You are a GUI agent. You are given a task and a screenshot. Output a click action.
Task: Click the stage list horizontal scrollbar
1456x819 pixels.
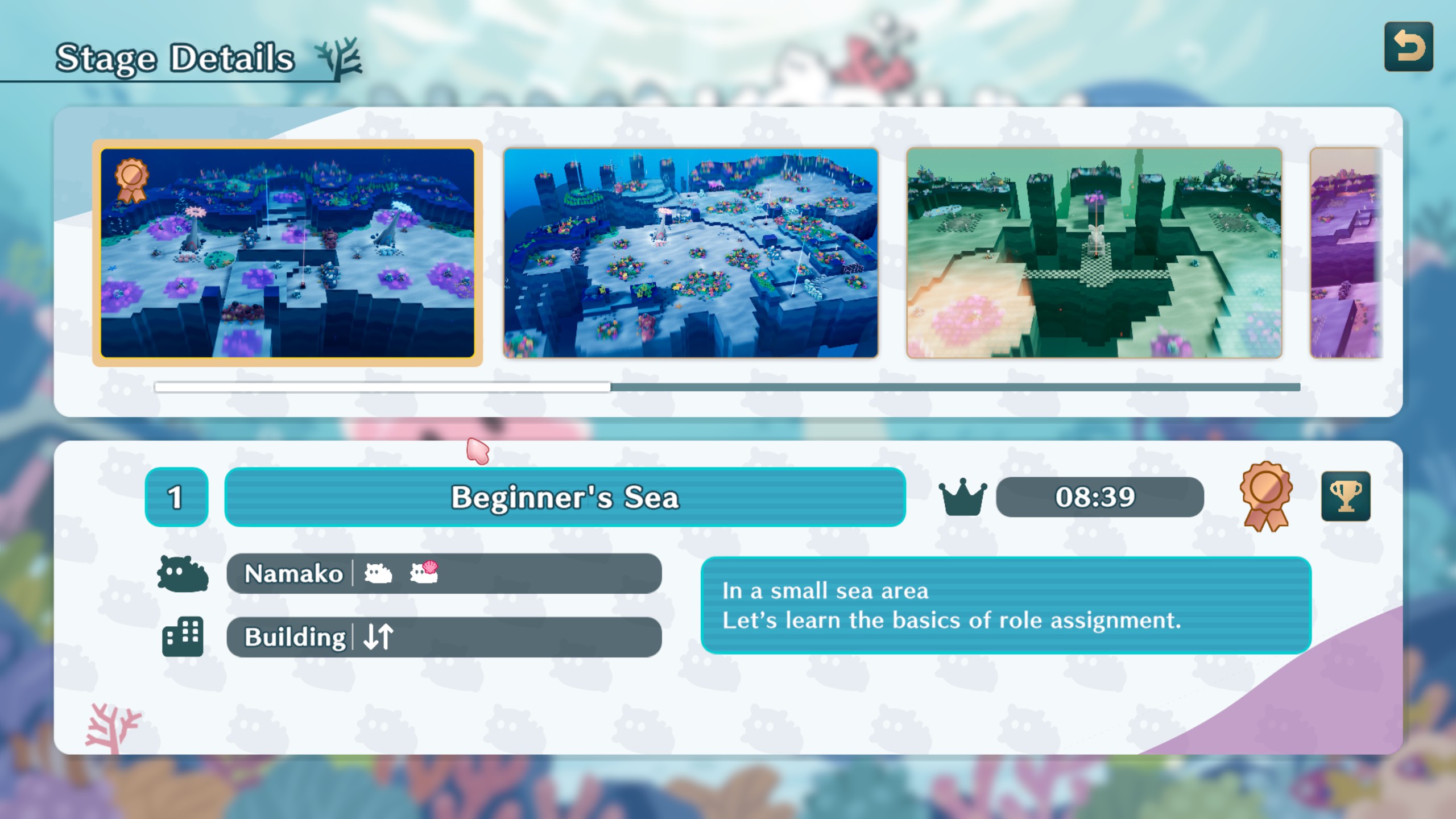click(727, 387)
